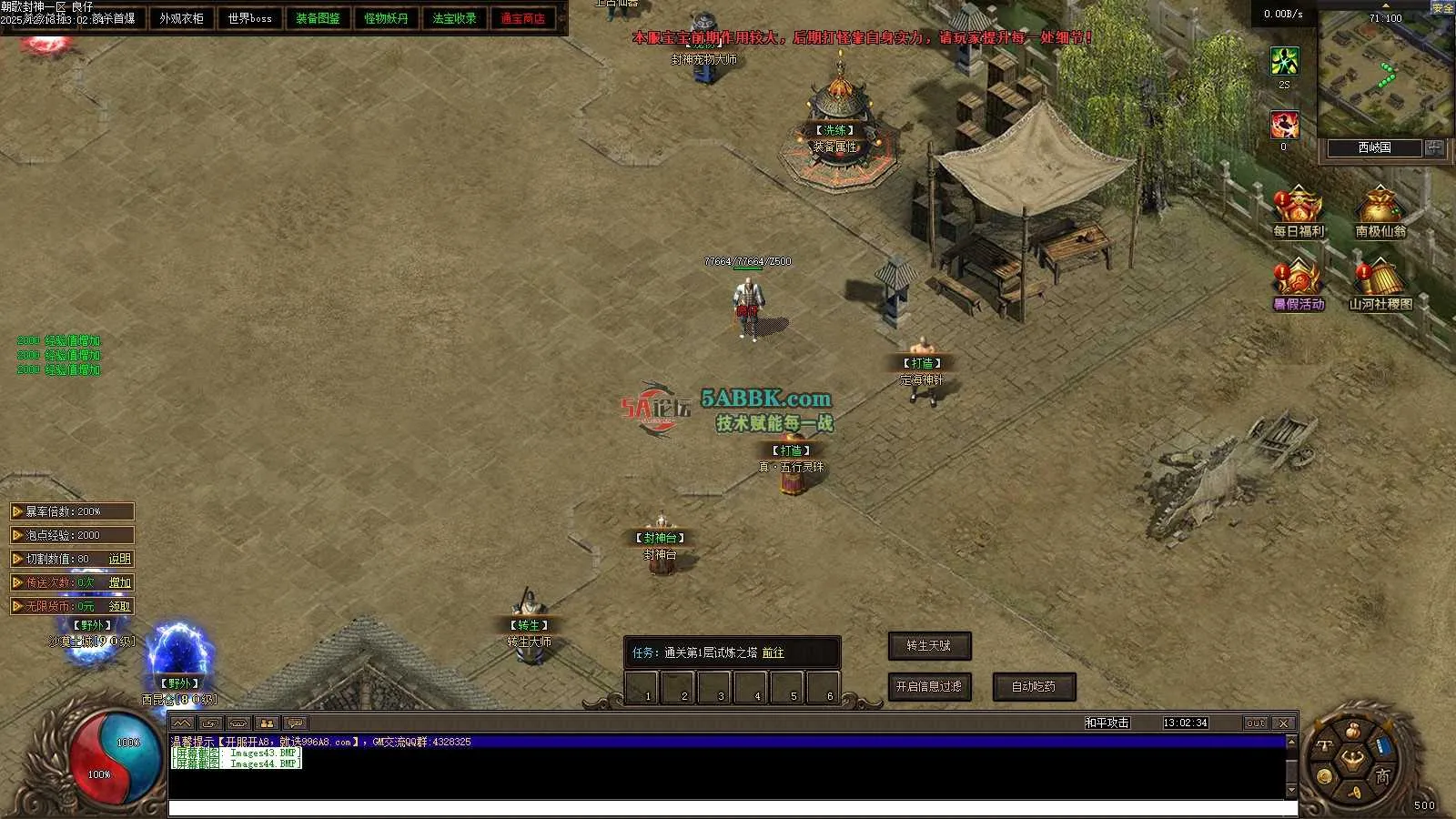Viewport: 1456px width, 819px height.
Task: Click the 说明 link beside 切割数值
Action: pos(119,559)
